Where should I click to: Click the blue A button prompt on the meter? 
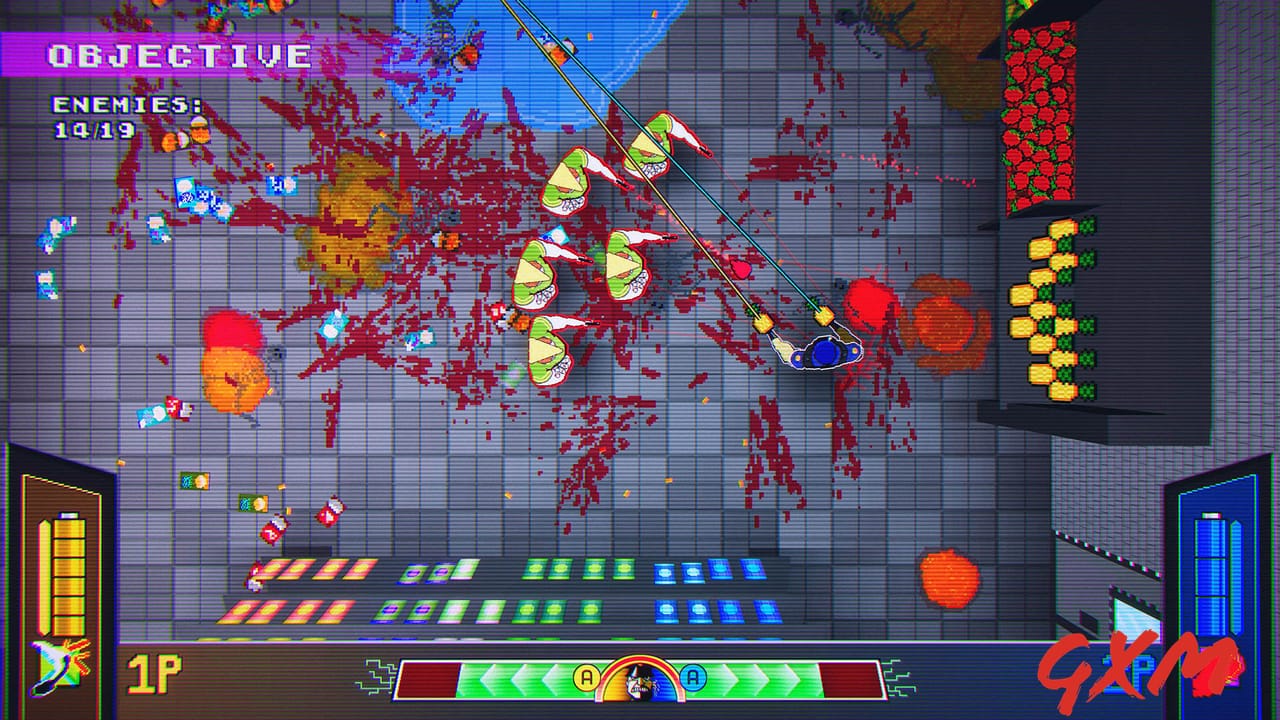(x=692, y=677)
